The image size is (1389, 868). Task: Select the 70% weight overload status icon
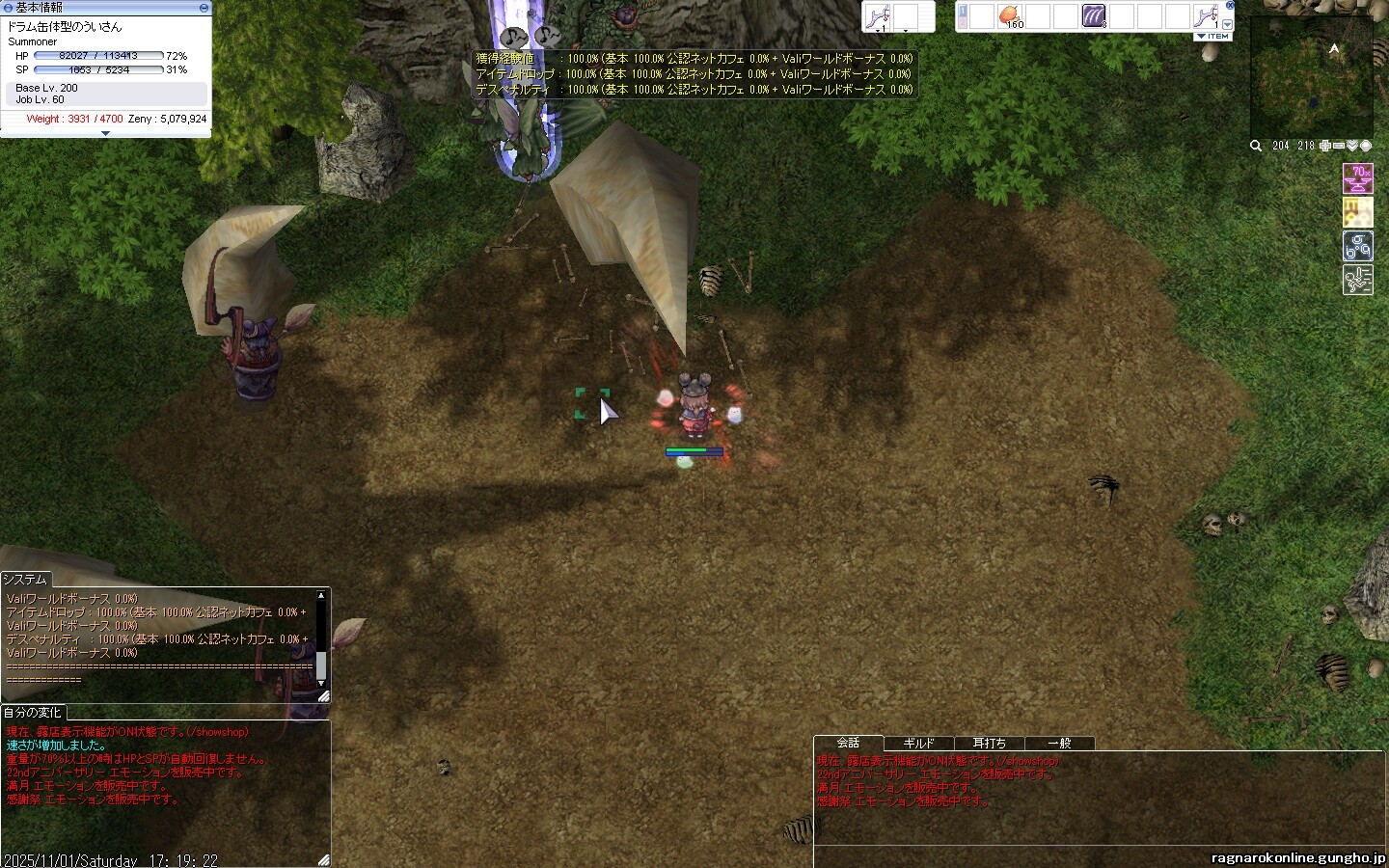click(x=1358, y=179)
